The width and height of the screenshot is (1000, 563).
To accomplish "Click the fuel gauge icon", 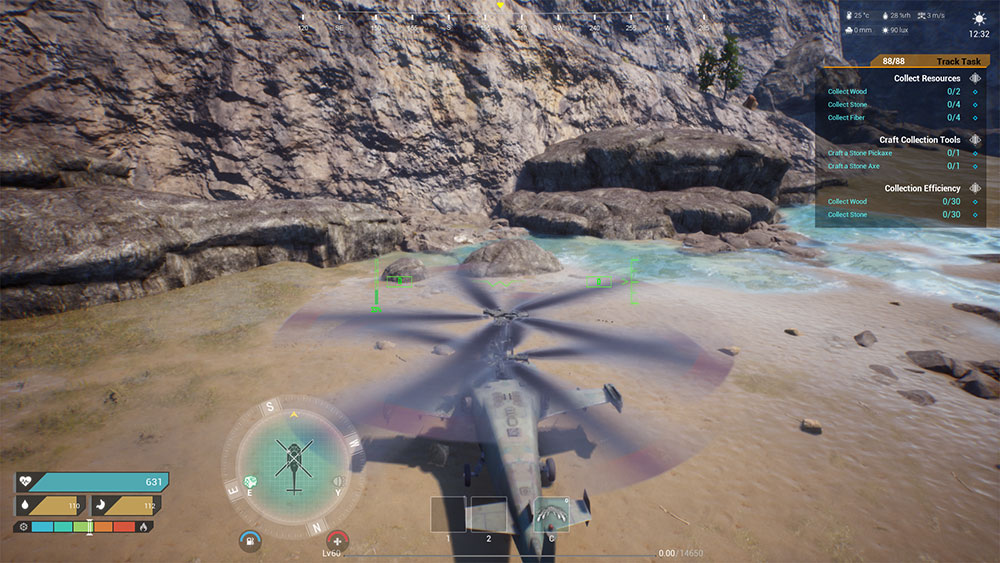I will (x=249, y=541).
